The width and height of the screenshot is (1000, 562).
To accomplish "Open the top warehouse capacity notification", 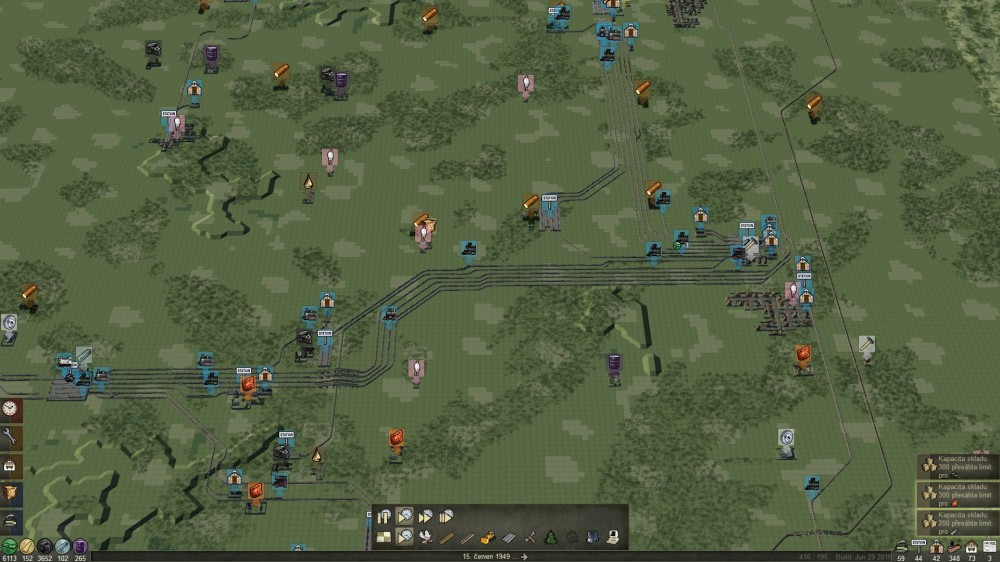I will click(958, 468).
